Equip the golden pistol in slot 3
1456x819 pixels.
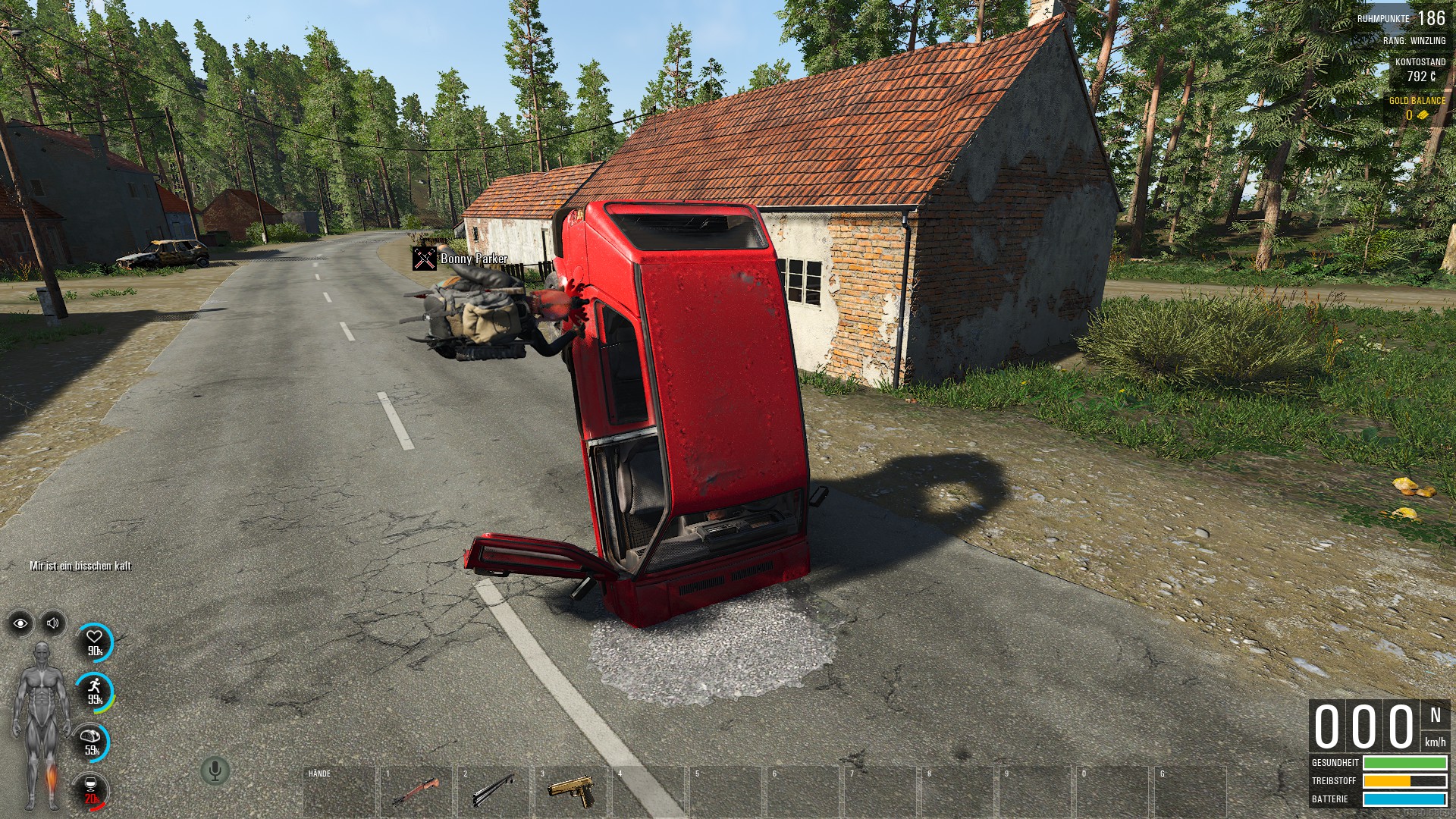pyautogui.click(x=572, y=791)
